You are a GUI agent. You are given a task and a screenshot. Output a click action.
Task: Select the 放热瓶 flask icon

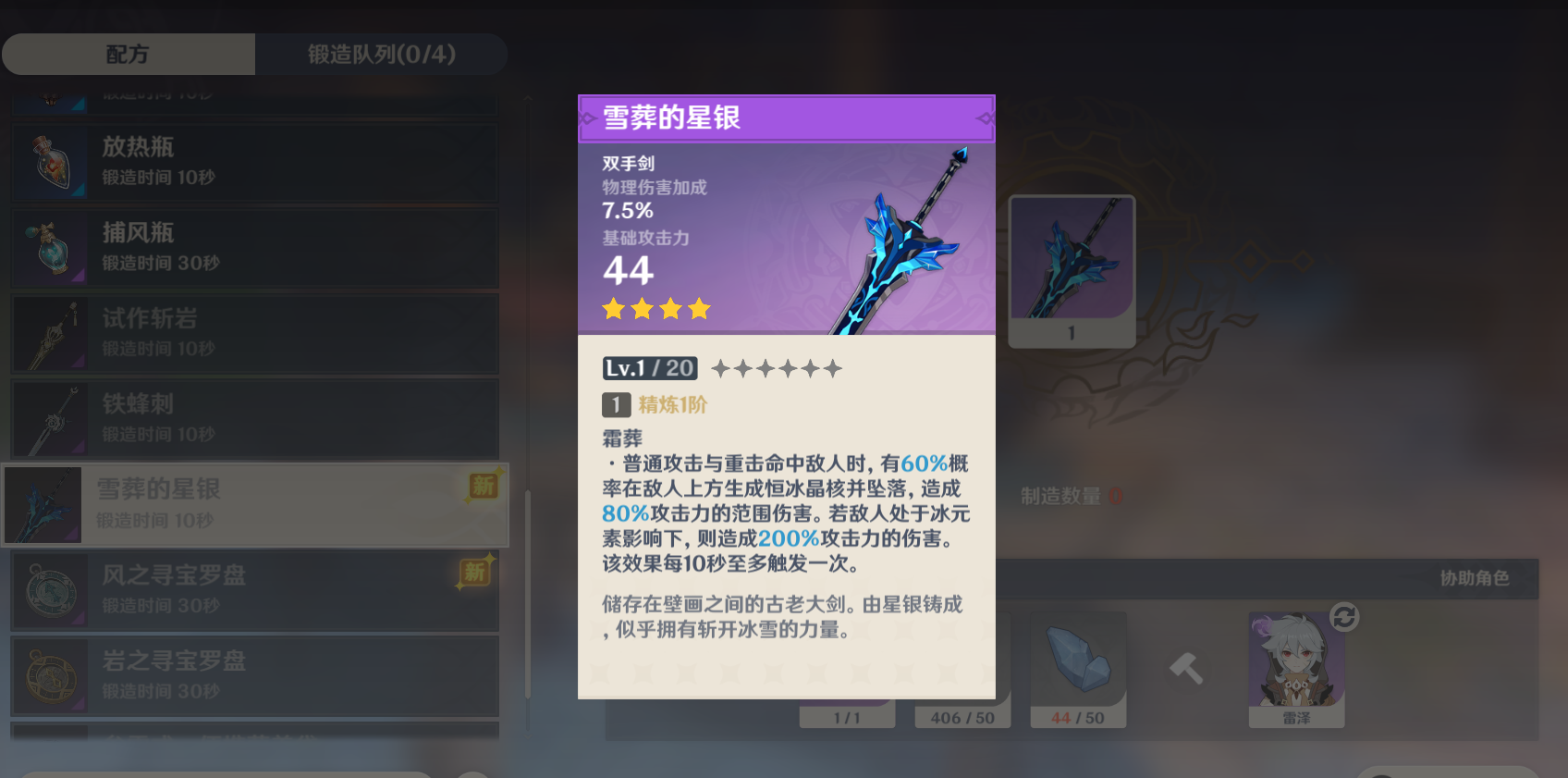[51, 162]
